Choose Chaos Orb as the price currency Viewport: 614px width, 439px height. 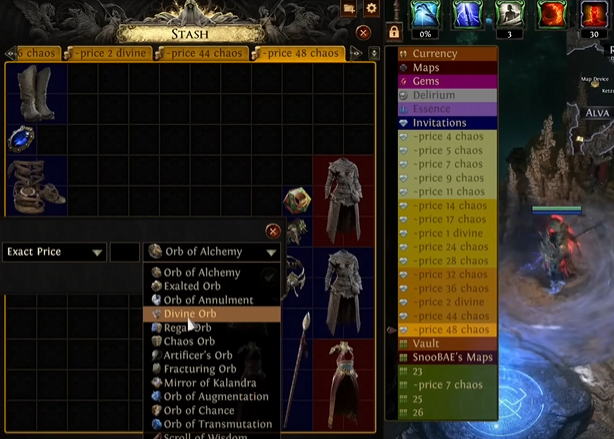tap(188, 341)
